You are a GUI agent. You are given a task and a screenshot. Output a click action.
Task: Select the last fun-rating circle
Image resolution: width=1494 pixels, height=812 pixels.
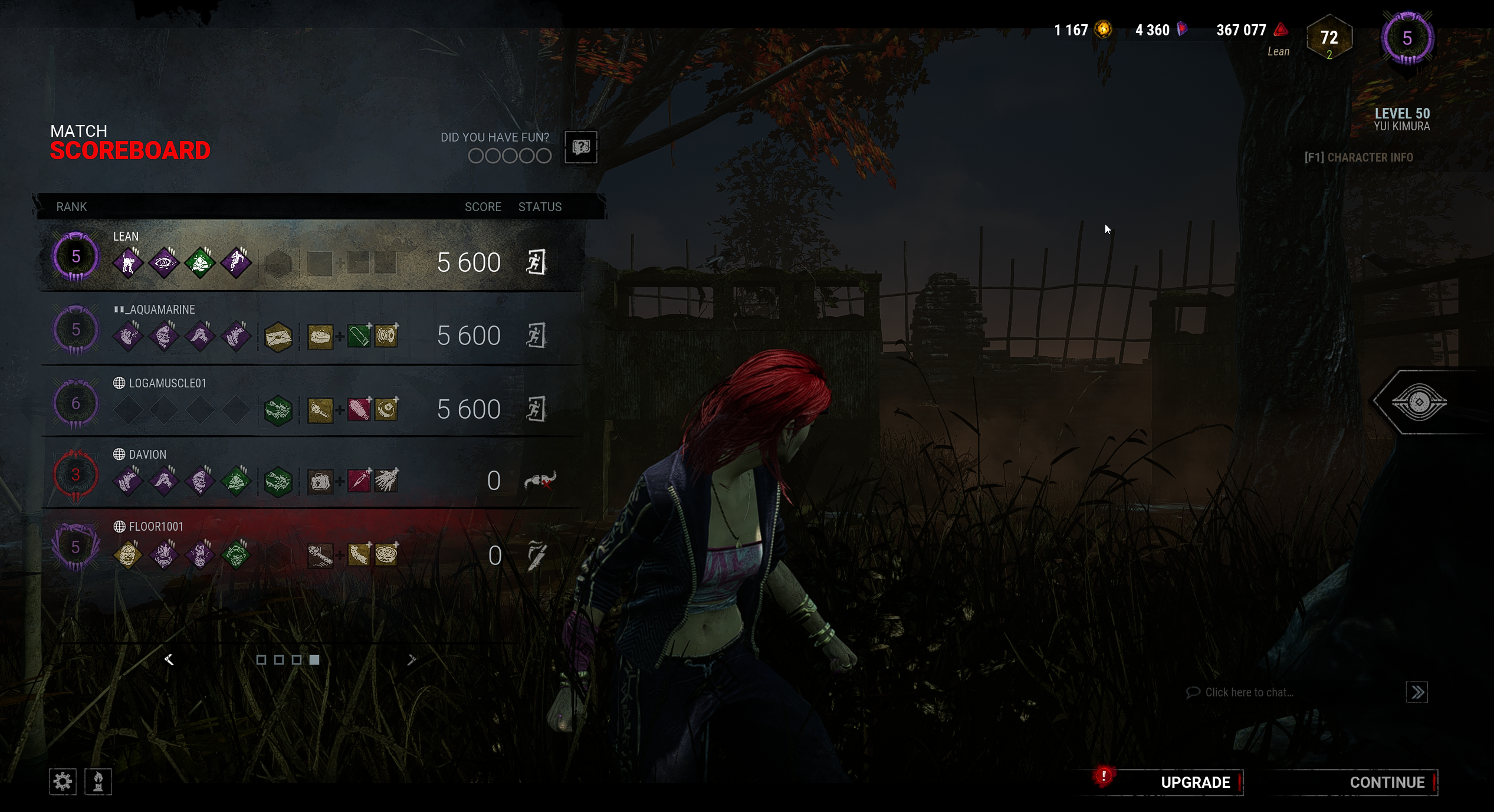coord(544,155)
